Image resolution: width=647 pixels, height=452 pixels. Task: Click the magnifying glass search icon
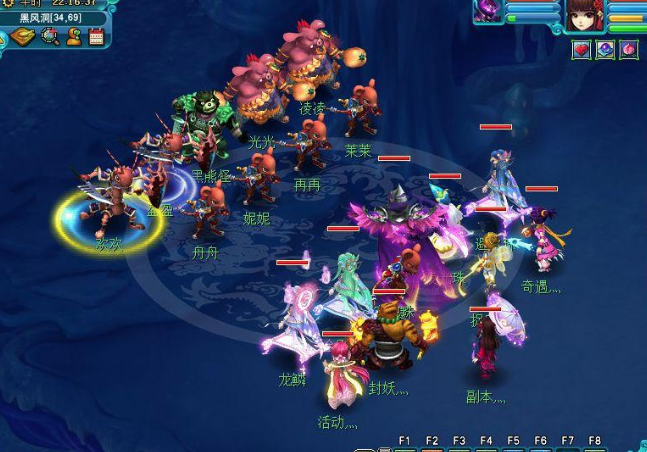[x=50, y=37]
